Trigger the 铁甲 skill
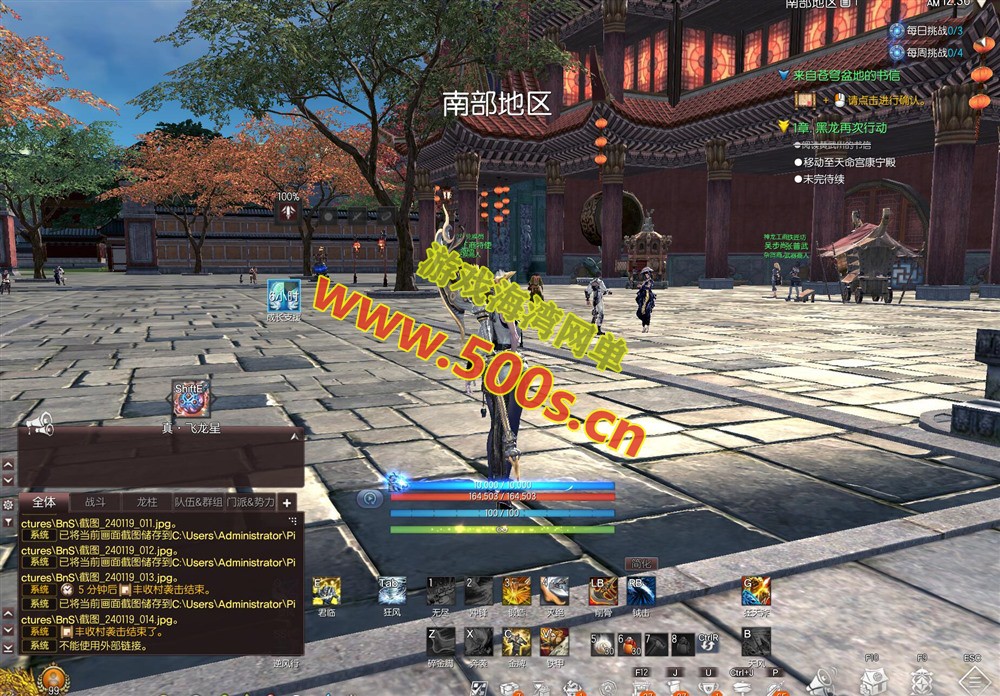This screenshot has width=1000, height=696. point(554,641)
